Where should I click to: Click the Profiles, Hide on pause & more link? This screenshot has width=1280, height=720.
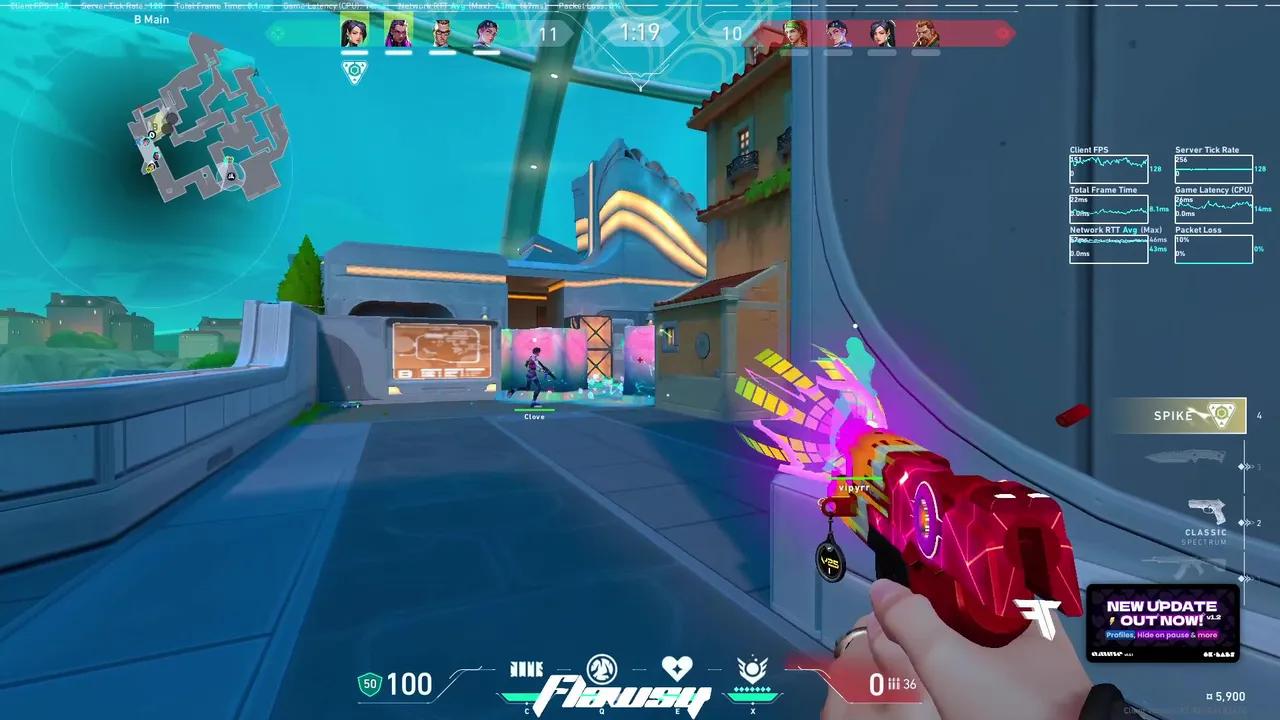point(1160,634)
